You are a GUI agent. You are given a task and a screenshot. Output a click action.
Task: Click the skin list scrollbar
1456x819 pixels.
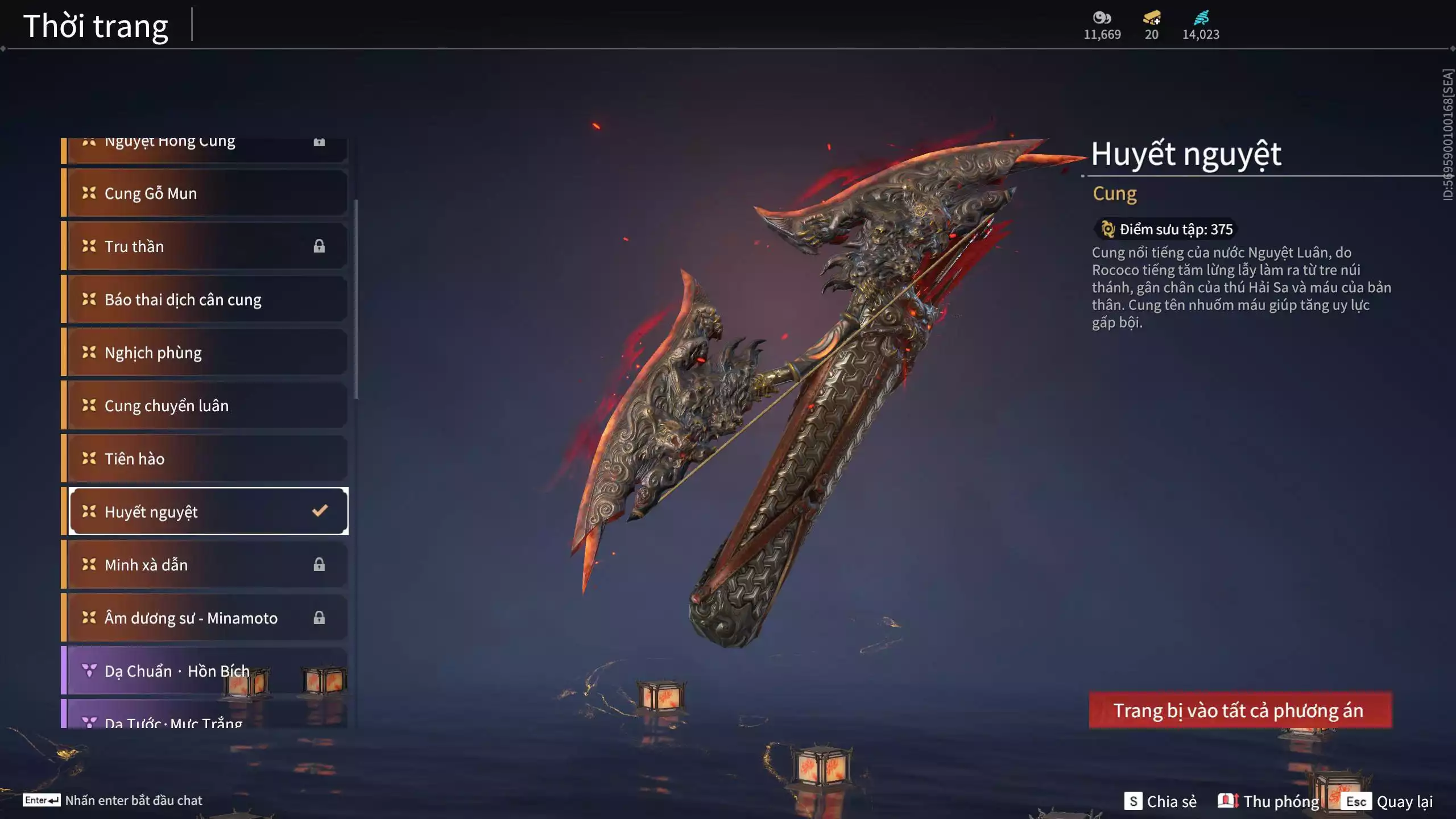pyautogui.click(x=356, y=299)
